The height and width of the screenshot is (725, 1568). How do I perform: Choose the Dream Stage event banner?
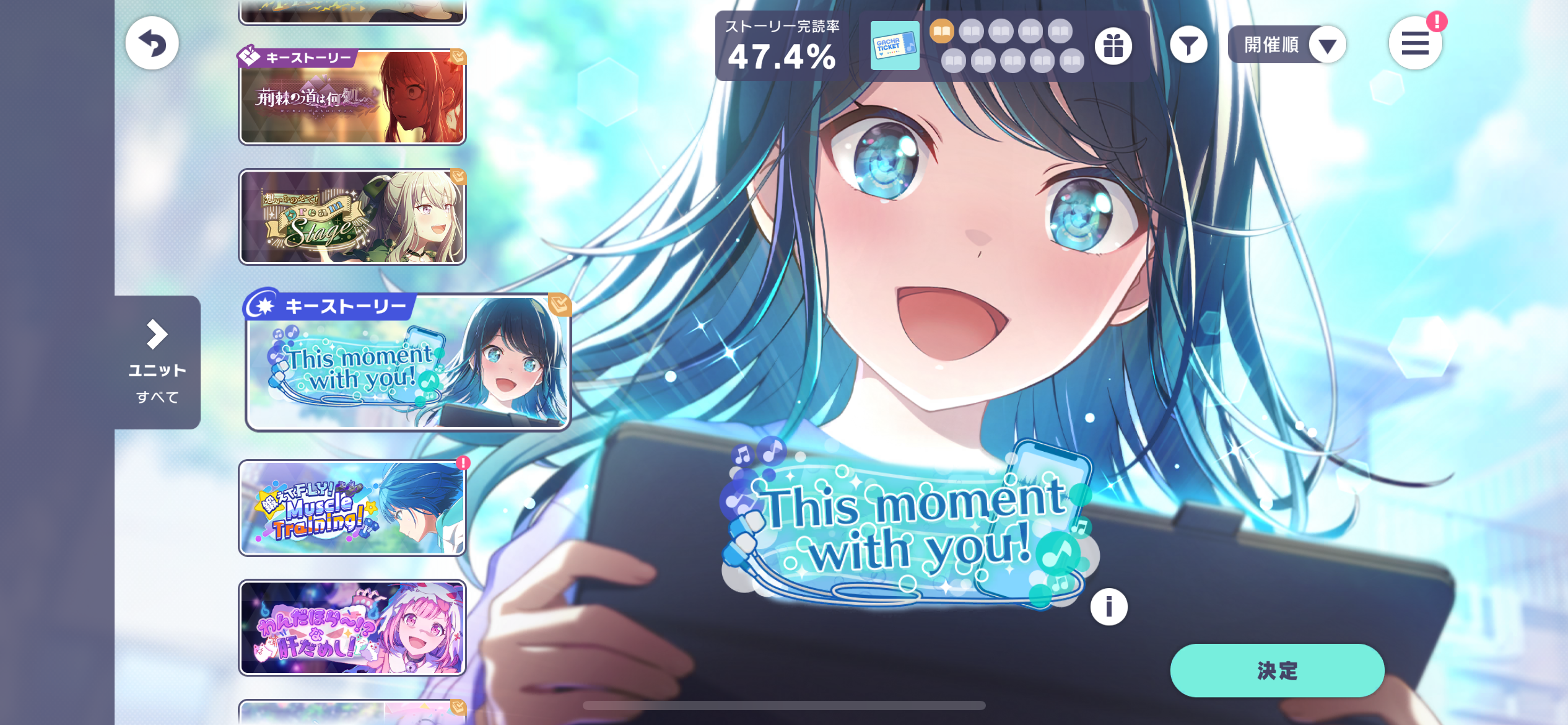352,217
